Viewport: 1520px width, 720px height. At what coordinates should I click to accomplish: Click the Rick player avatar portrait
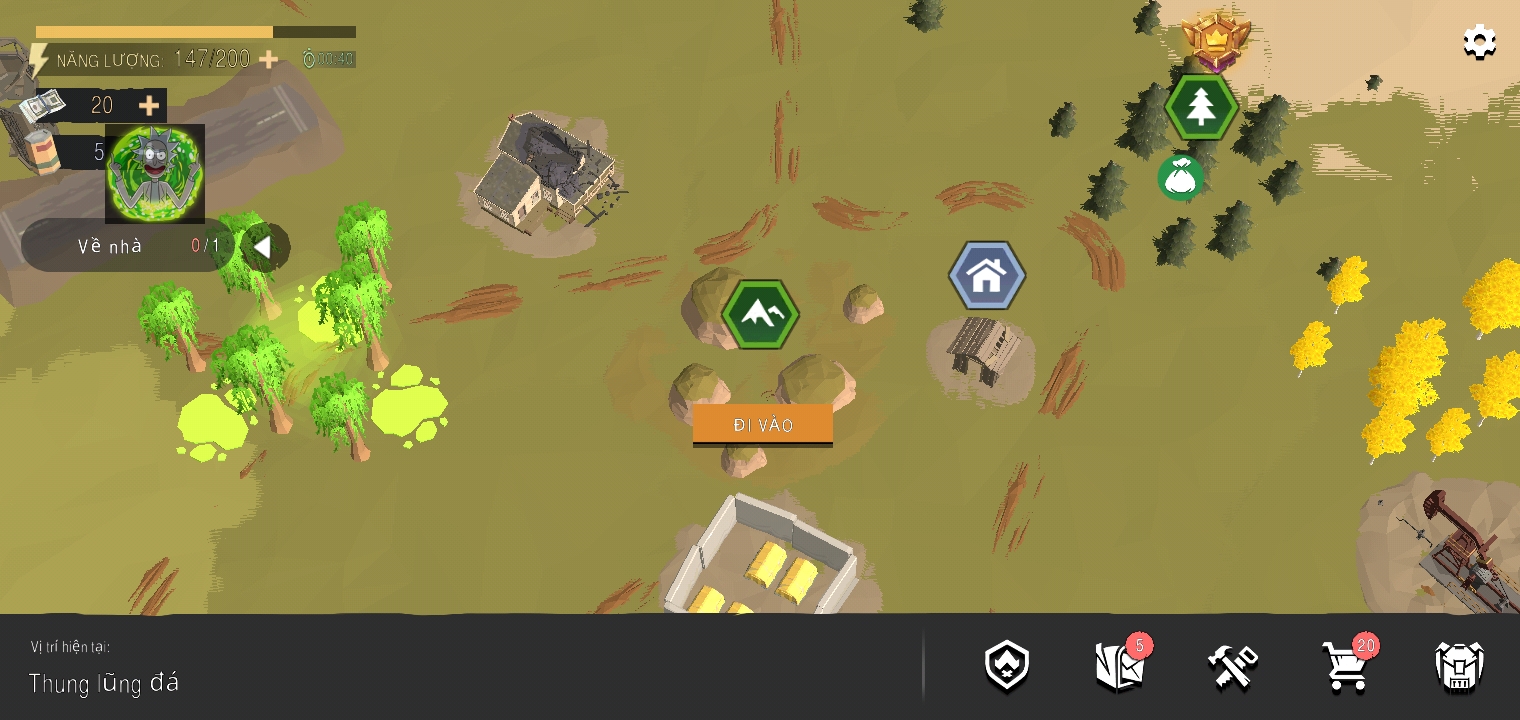point(155,173)
